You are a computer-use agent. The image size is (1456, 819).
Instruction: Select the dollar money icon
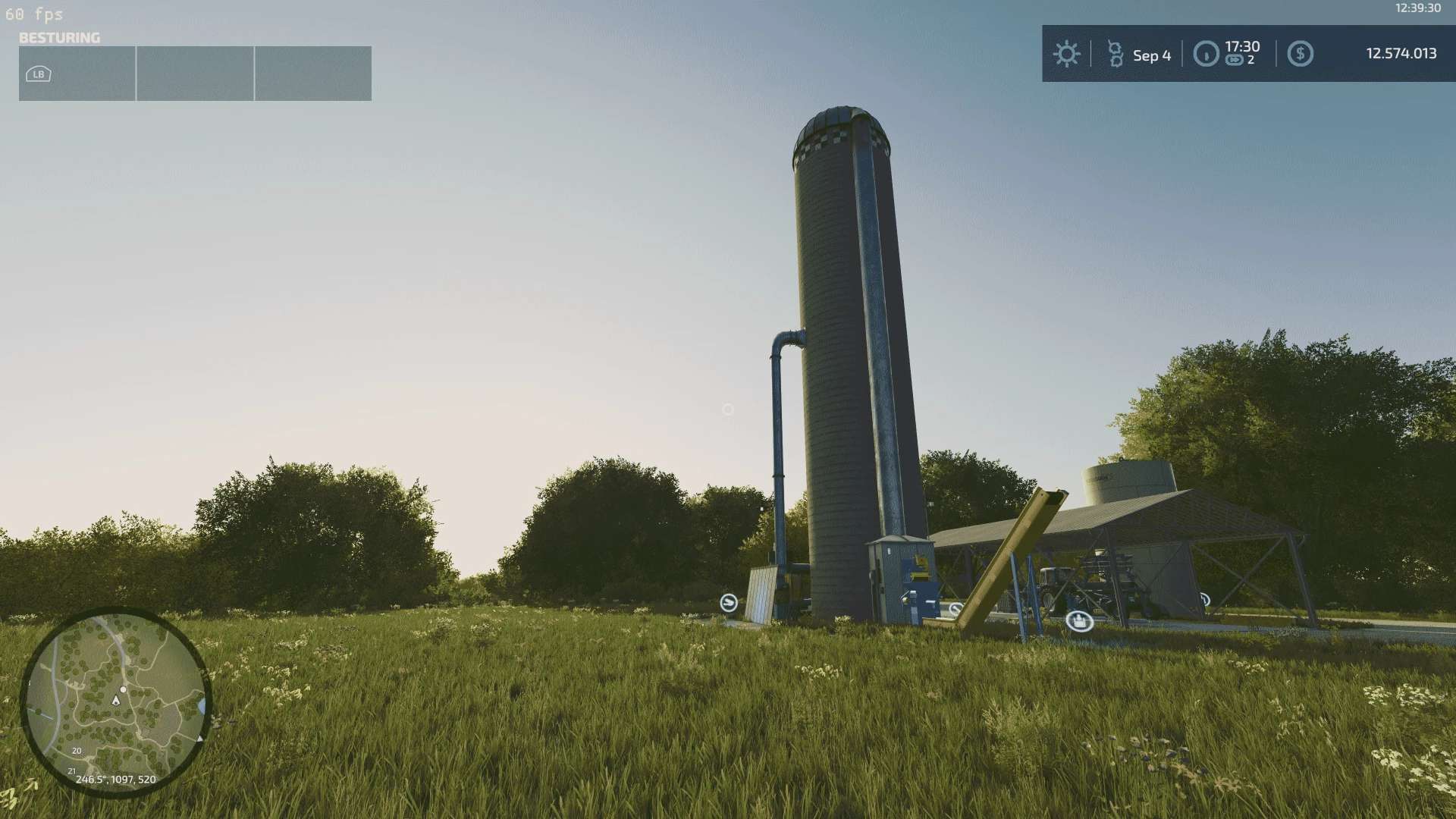(x=1300, y=54)
